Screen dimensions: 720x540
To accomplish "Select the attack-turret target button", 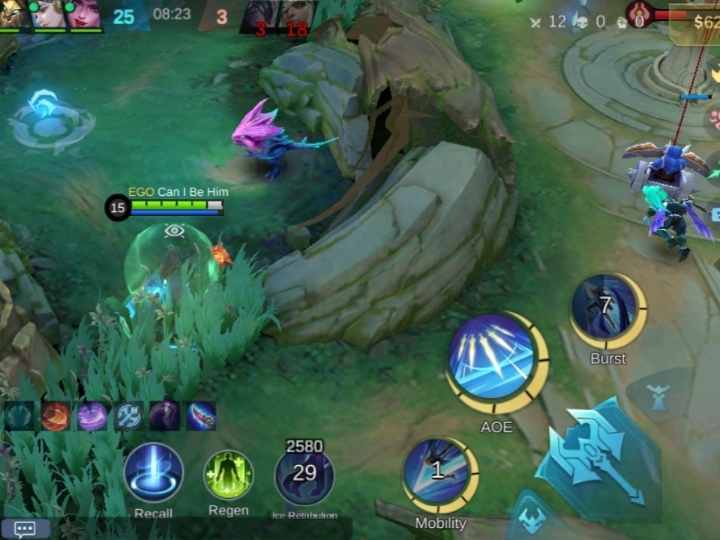I will point(657,396).
